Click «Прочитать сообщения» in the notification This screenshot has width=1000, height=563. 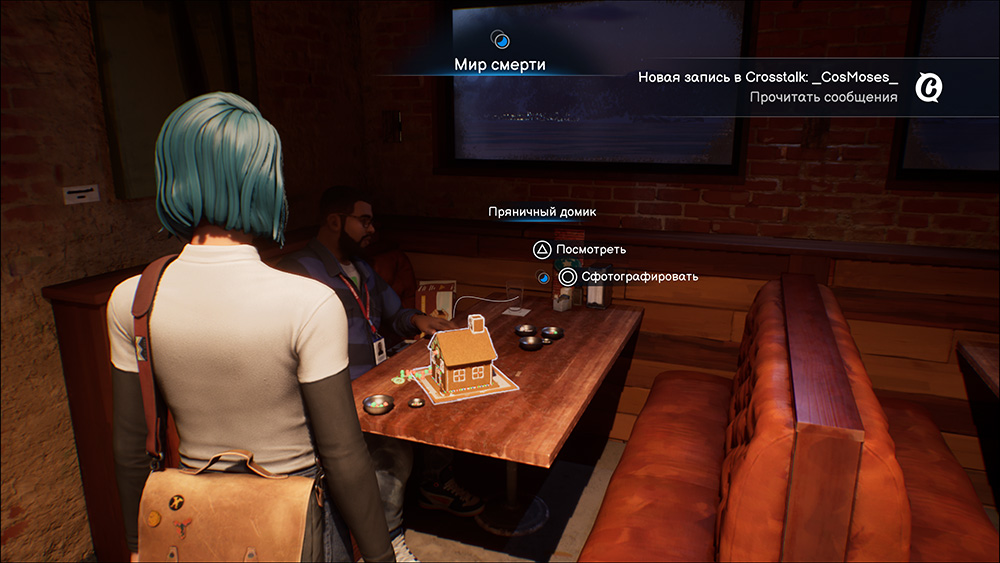[x=823, y=97]
